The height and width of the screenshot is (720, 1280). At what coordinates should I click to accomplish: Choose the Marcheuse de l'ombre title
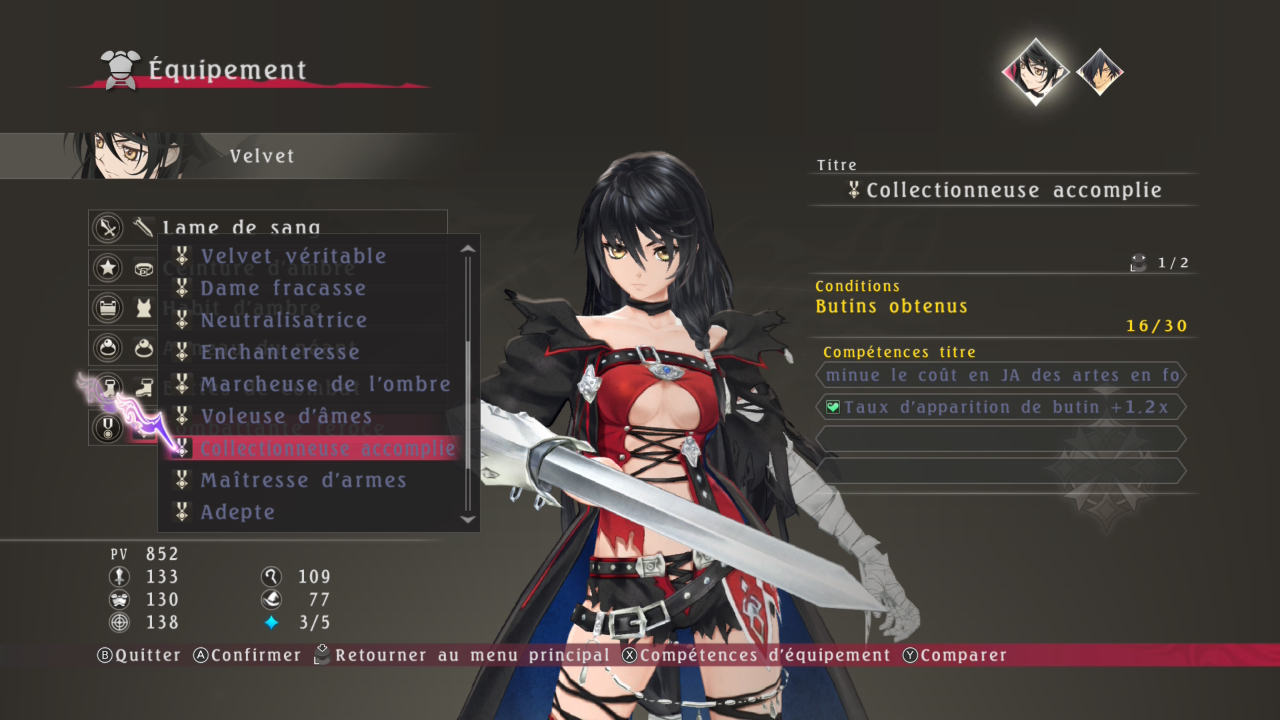coord(325,384)
